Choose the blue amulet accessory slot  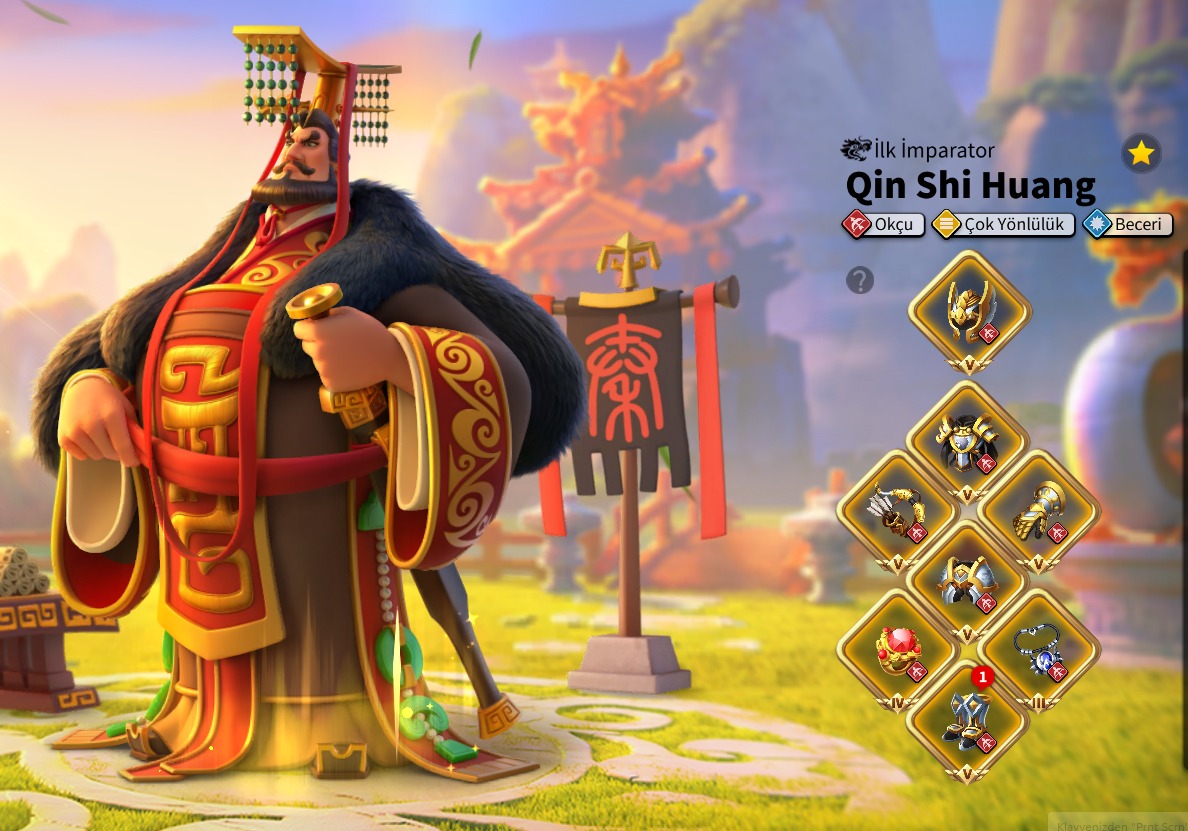pos(1038,651)
